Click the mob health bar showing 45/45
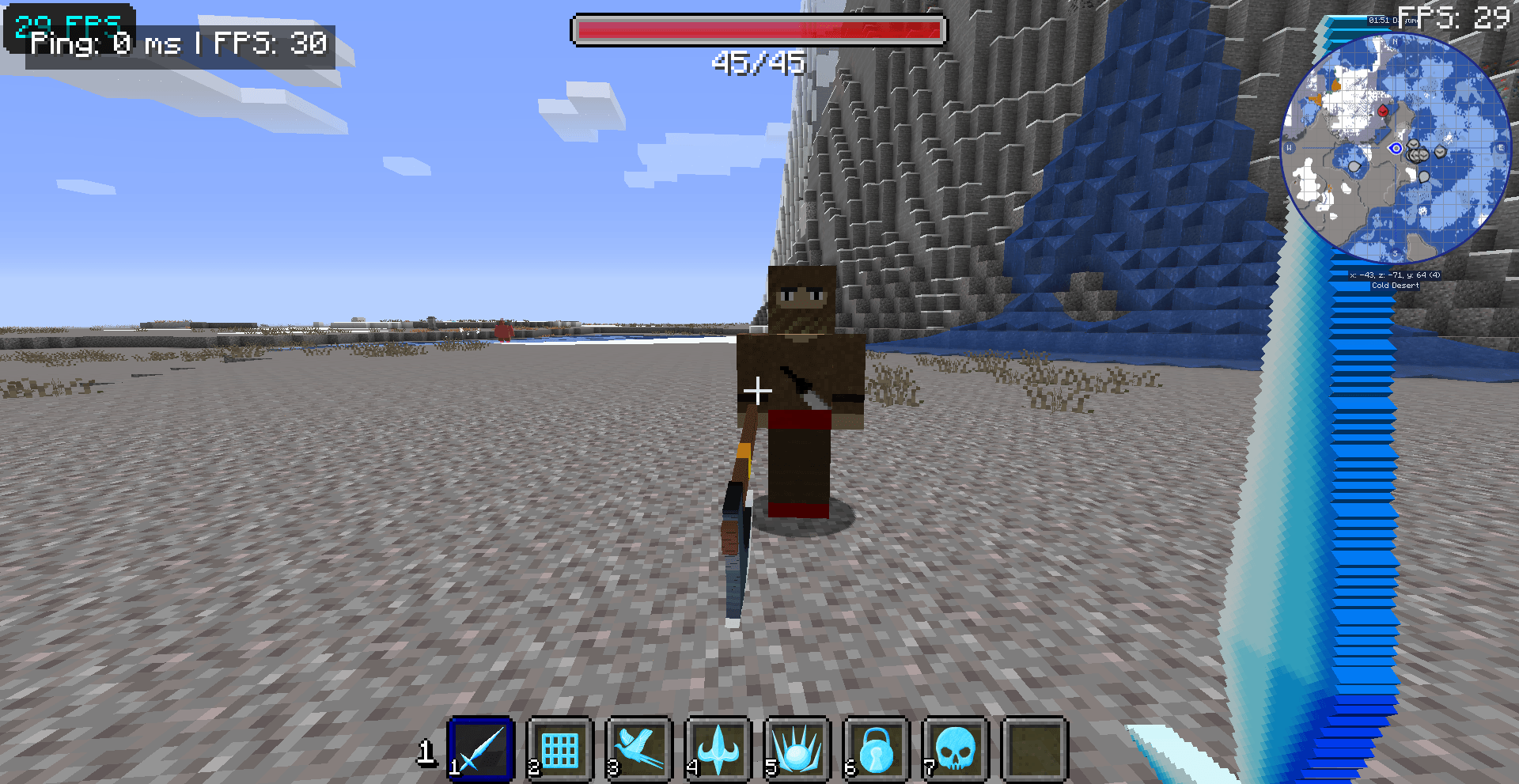1519x784 pixels. click(759, 31)
